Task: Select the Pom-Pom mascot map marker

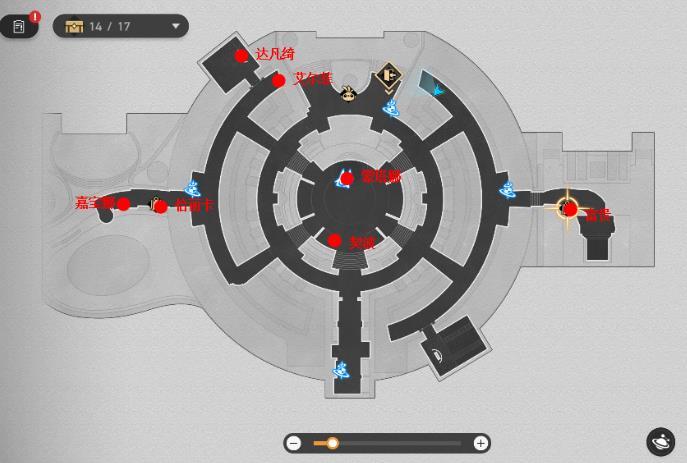Action: pyautogui.click(x=348, y=94)
